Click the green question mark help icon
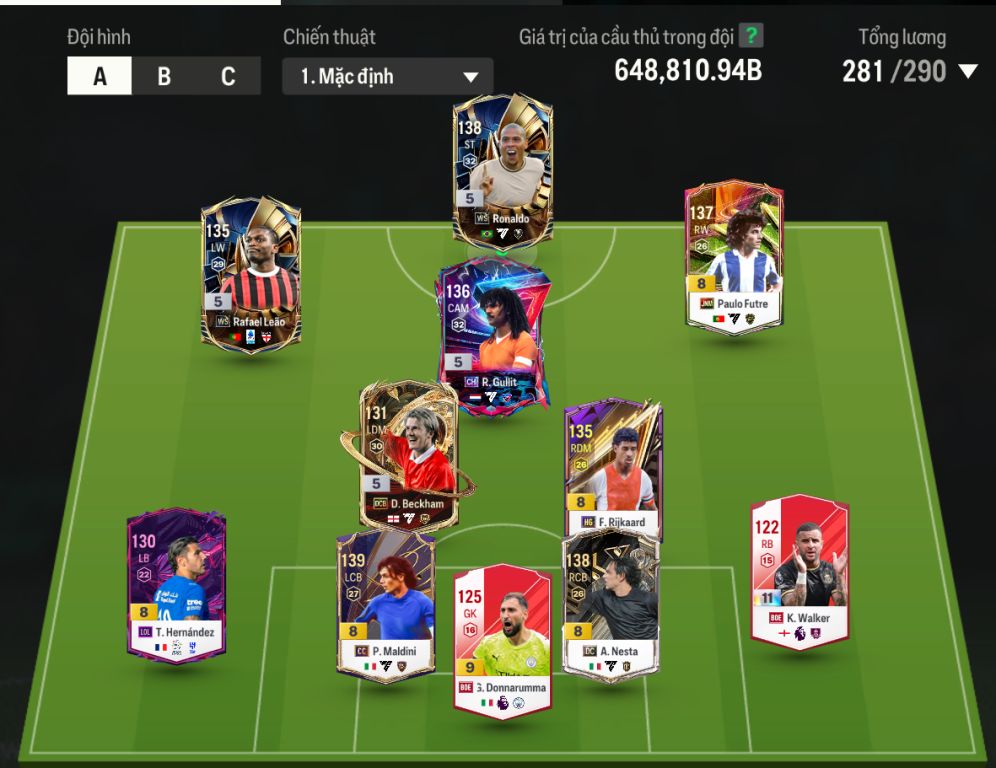 751,37
